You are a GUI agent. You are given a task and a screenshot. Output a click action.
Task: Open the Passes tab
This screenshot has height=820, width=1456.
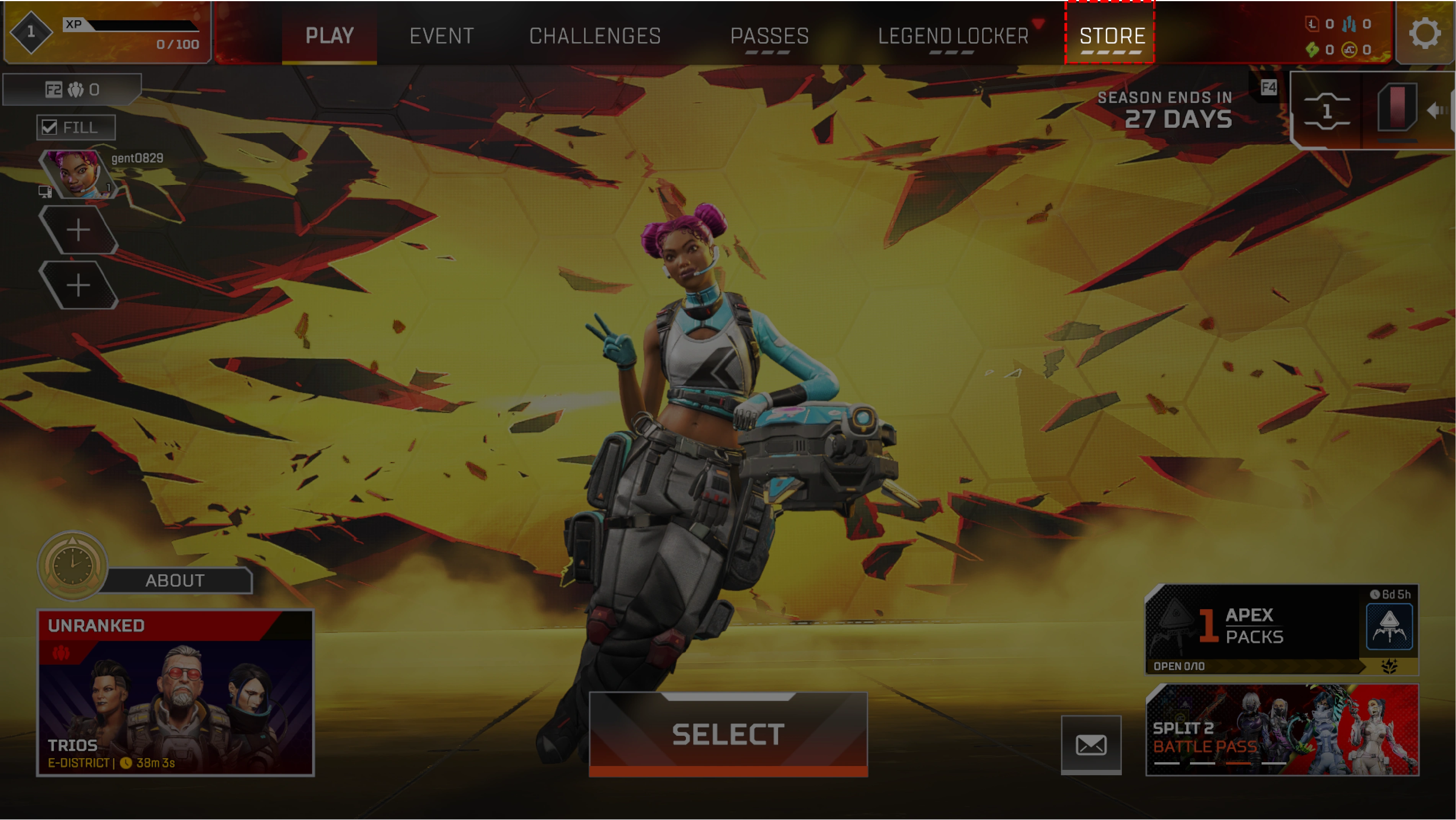tap(769, 36)
